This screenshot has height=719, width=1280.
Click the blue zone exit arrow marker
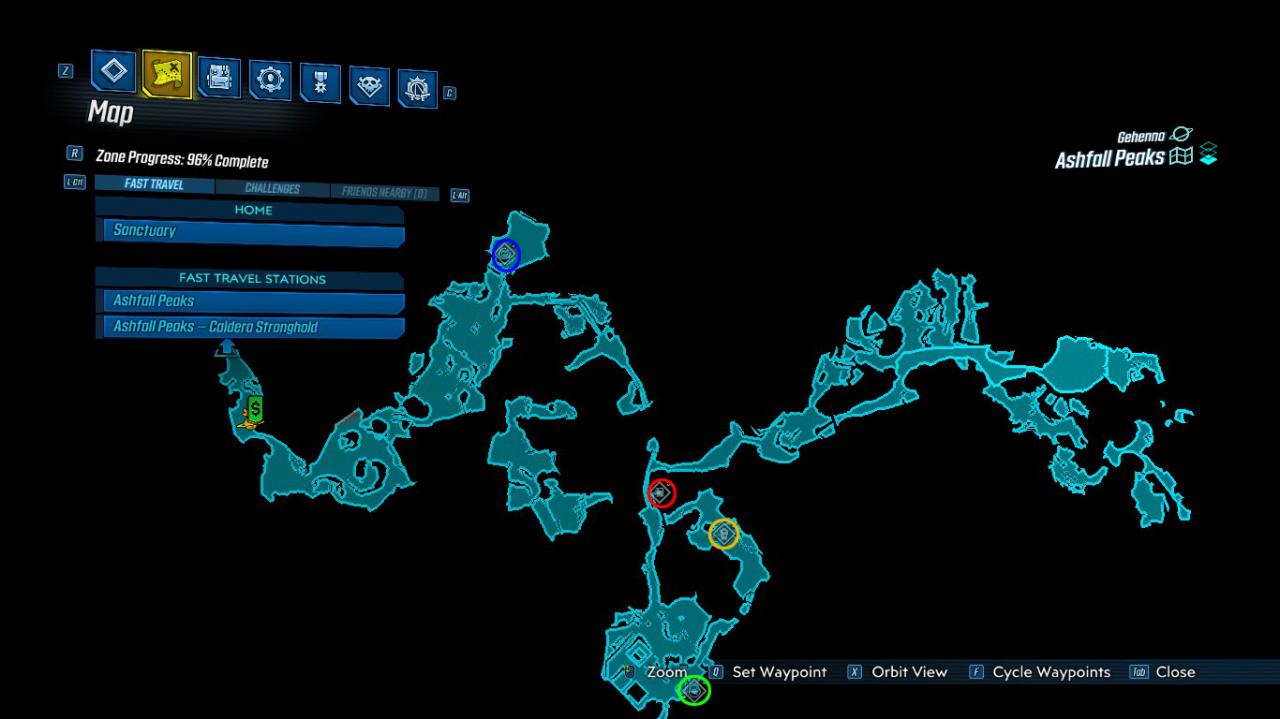[227, 347]
